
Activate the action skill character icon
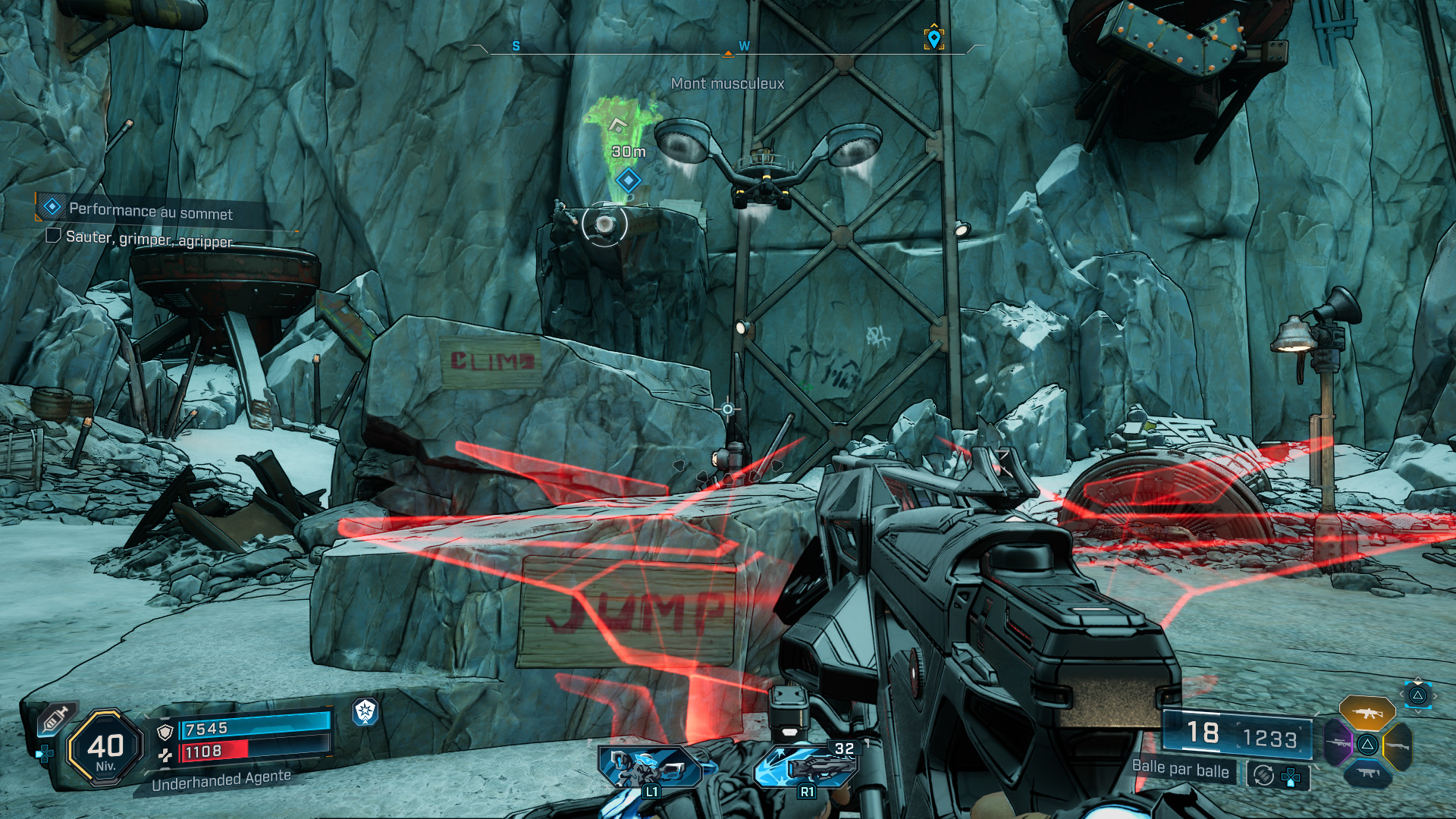point(649,767)
